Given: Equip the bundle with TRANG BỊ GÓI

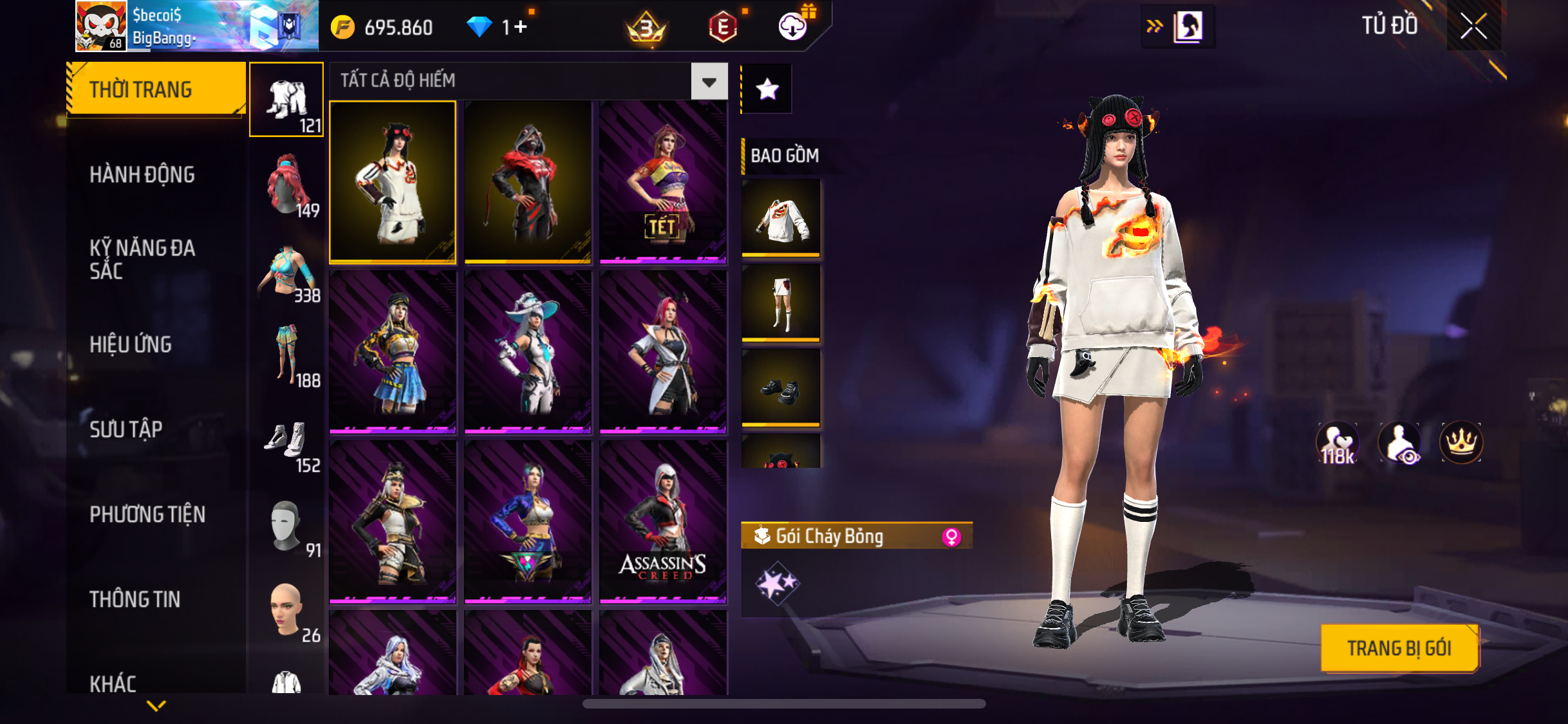Looking at the screenshot, I should coord(1399,648).
